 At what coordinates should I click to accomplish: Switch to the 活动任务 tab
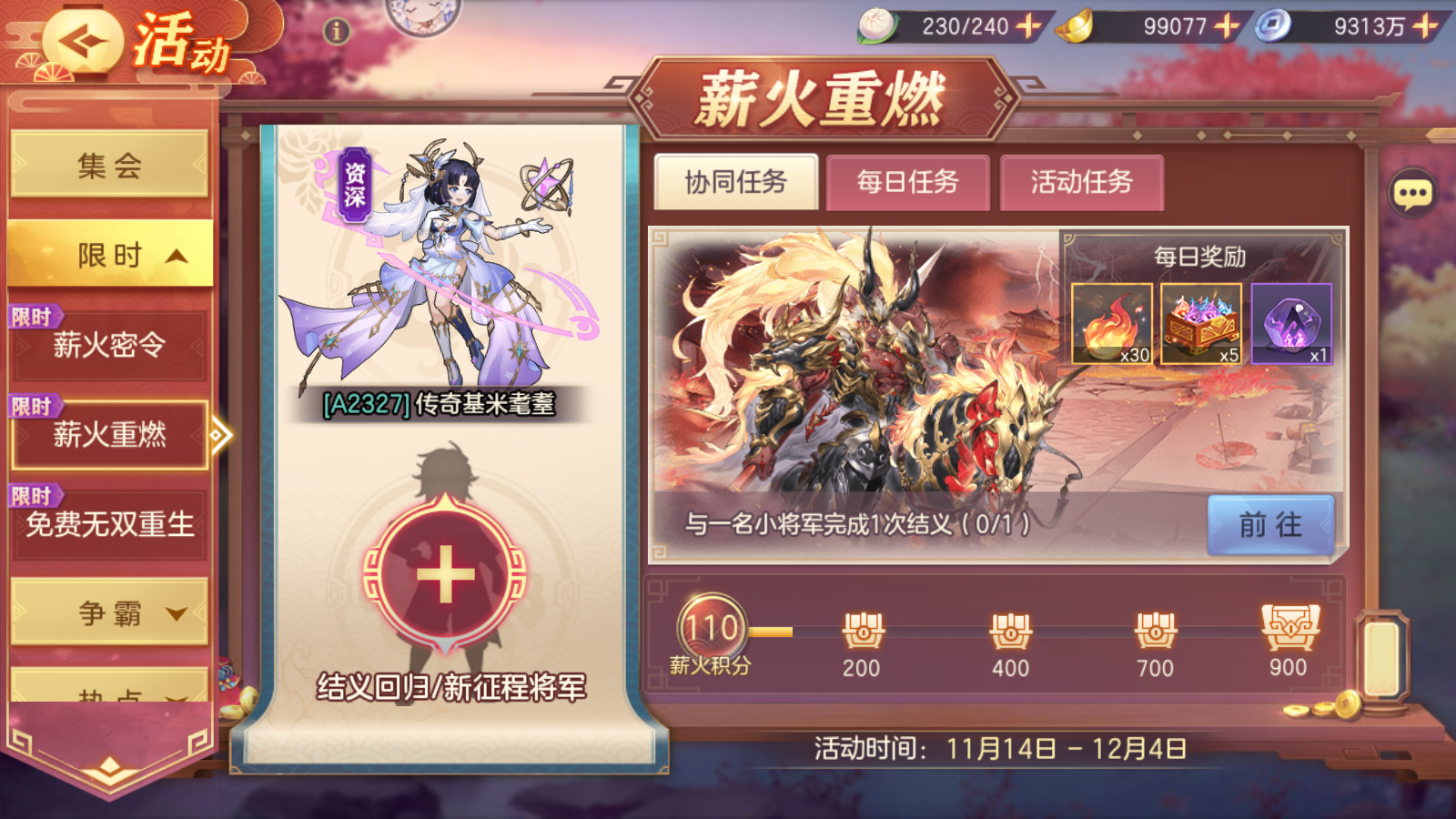(x=1082, y=182)
